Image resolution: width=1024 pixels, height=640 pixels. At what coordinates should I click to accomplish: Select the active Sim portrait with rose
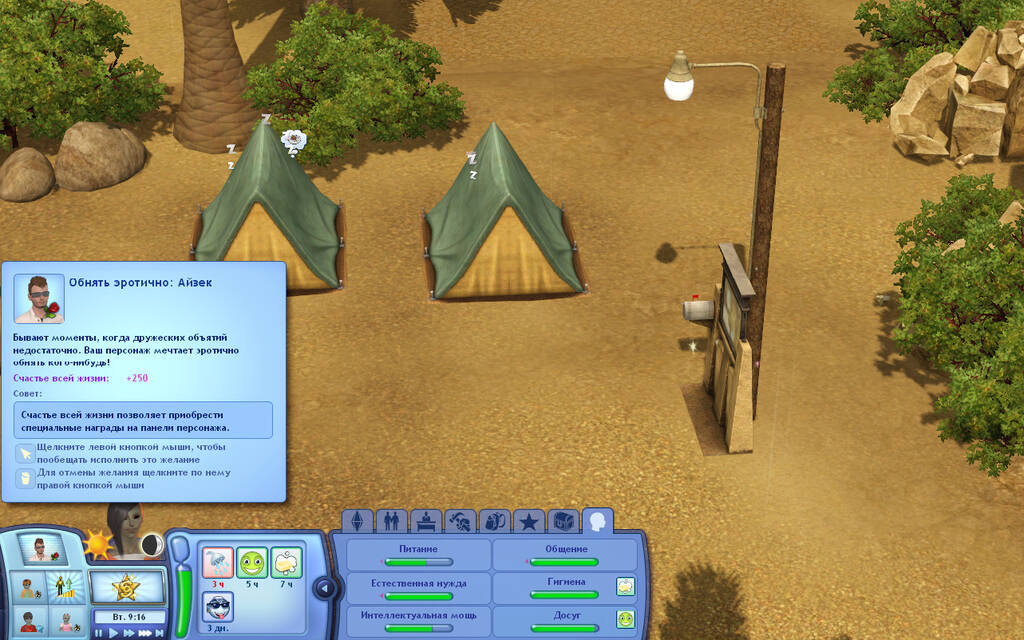pos(42,549)
